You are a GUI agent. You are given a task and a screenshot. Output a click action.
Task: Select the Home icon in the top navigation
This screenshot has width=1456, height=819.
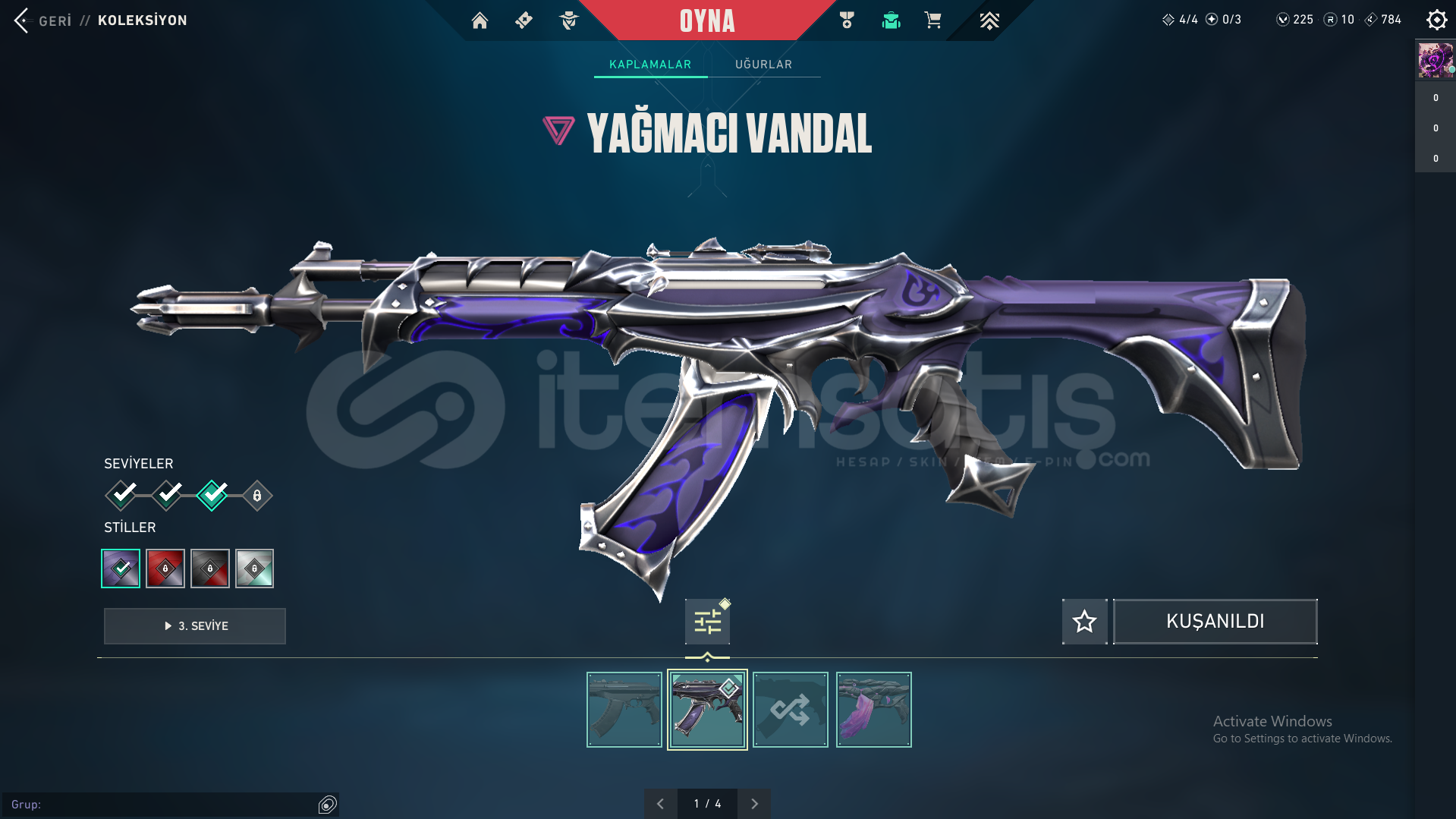pyautogui.click(x=480, y=20)
